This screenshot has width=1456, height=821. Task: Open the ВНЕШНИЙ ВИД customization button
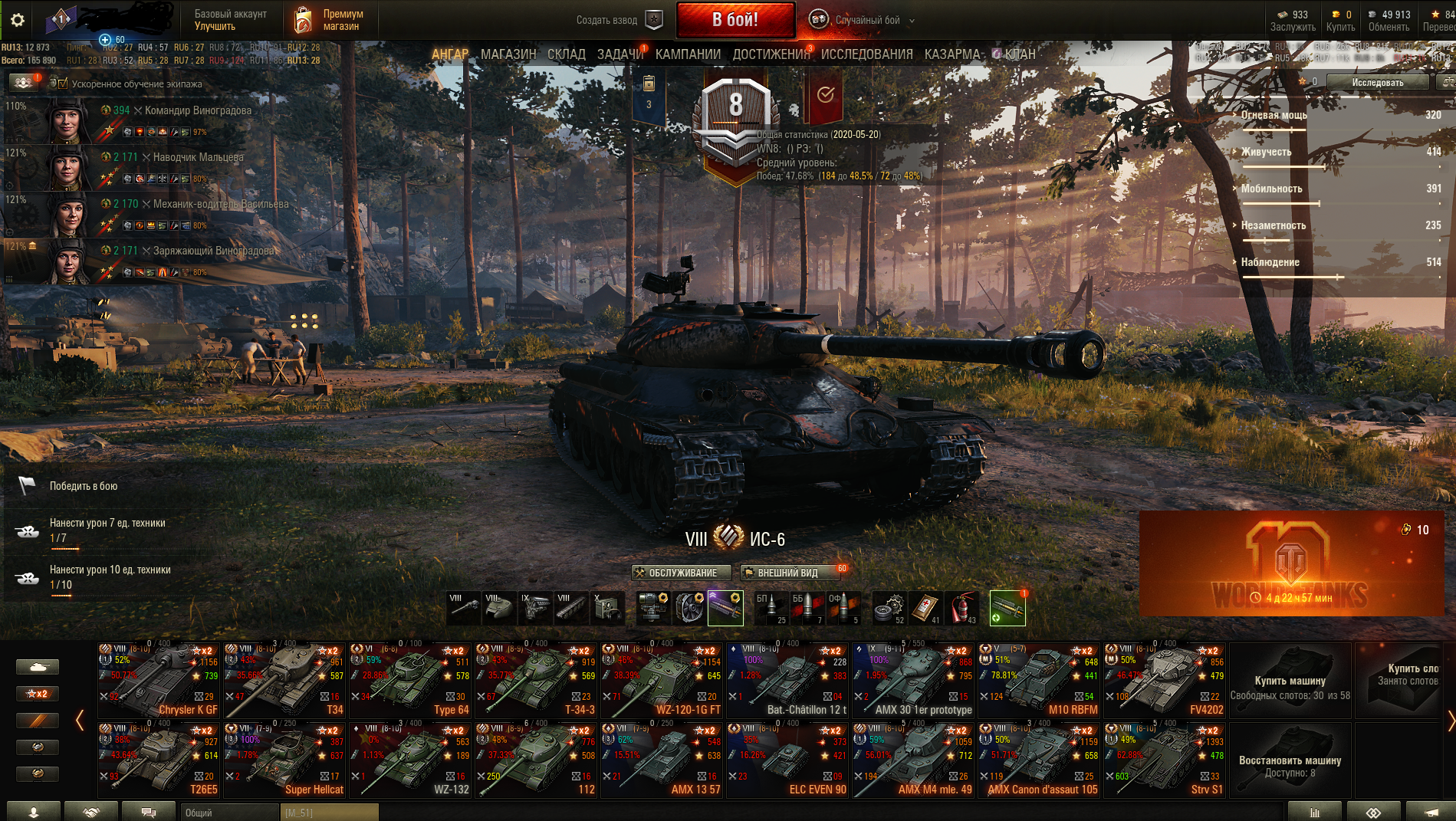(787, 573)
